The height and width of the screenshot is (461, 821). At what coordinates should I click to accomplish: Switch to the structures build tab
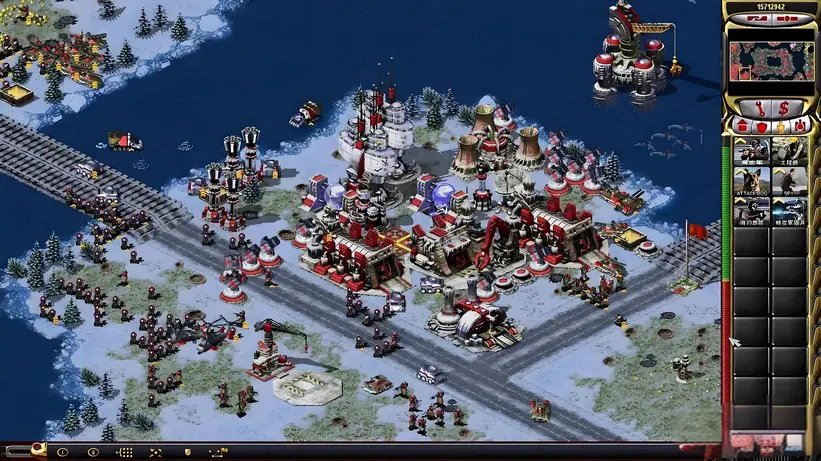coord(742,126)
